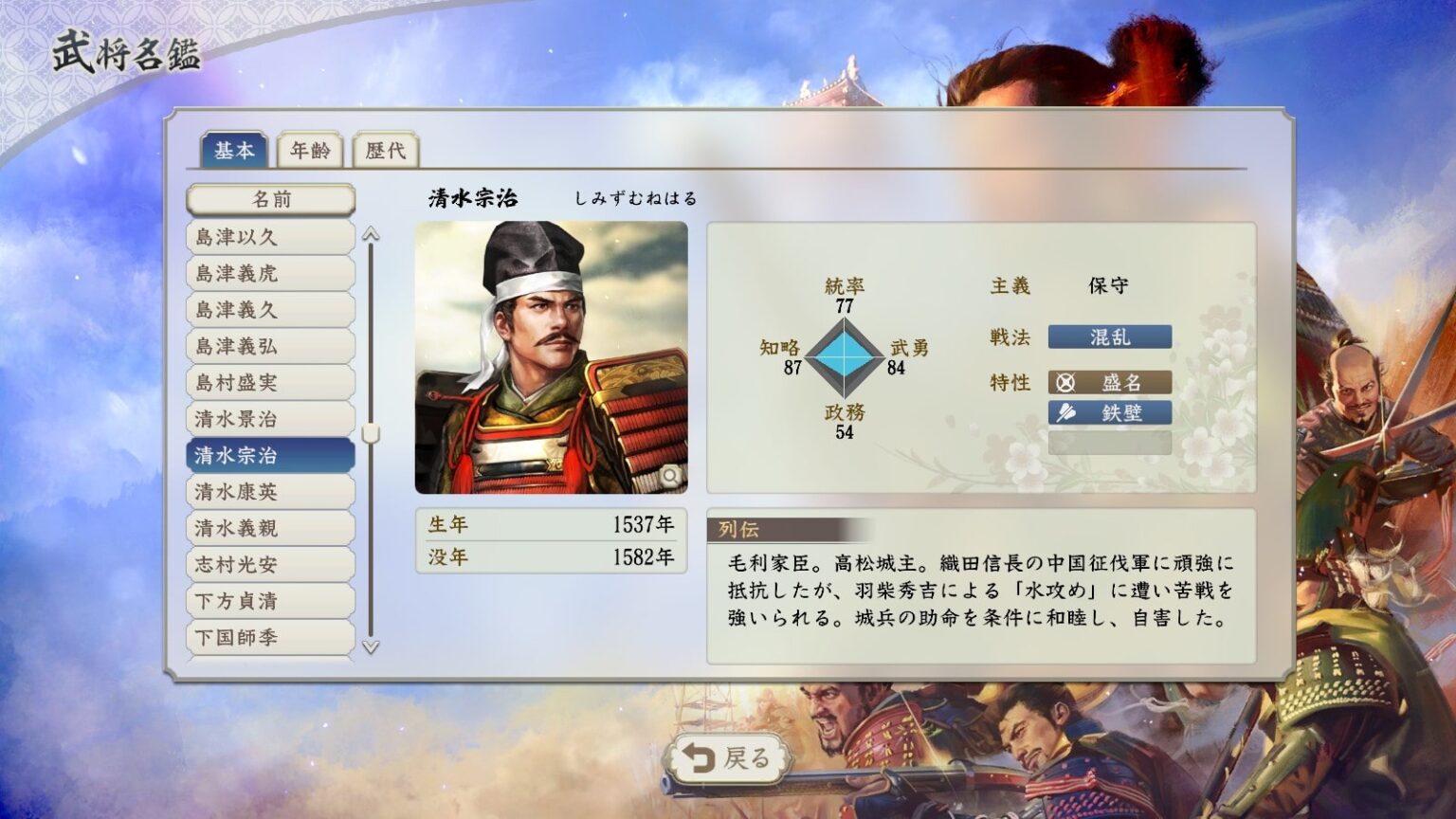Show details for the 混乱 tactic
Viewport: 1456px width, 819px height.
pyautogui.click(x=1109, y=337)
